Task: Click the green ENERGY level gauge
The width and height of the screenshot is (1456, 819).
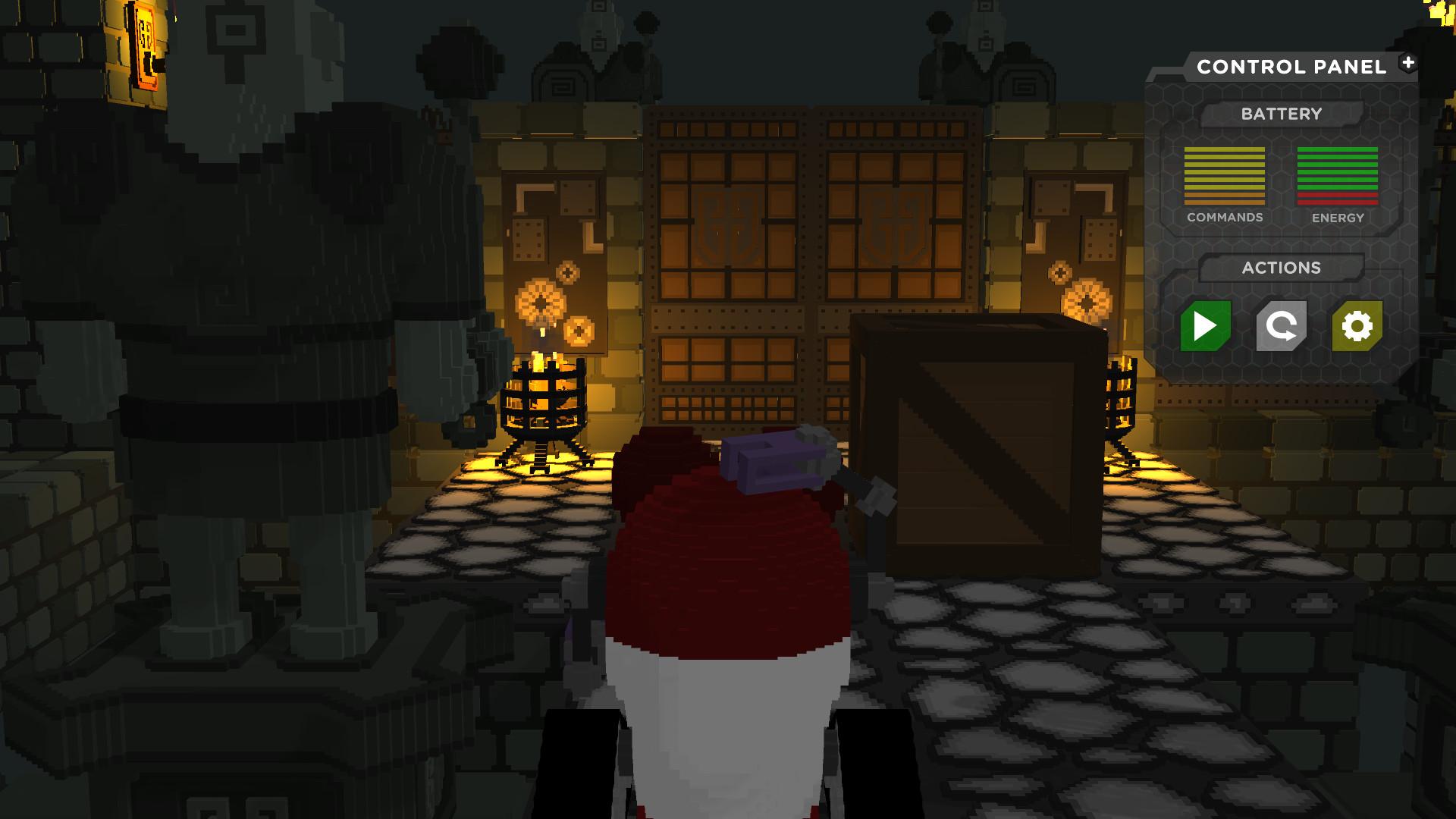Action: pos(1338,176)
